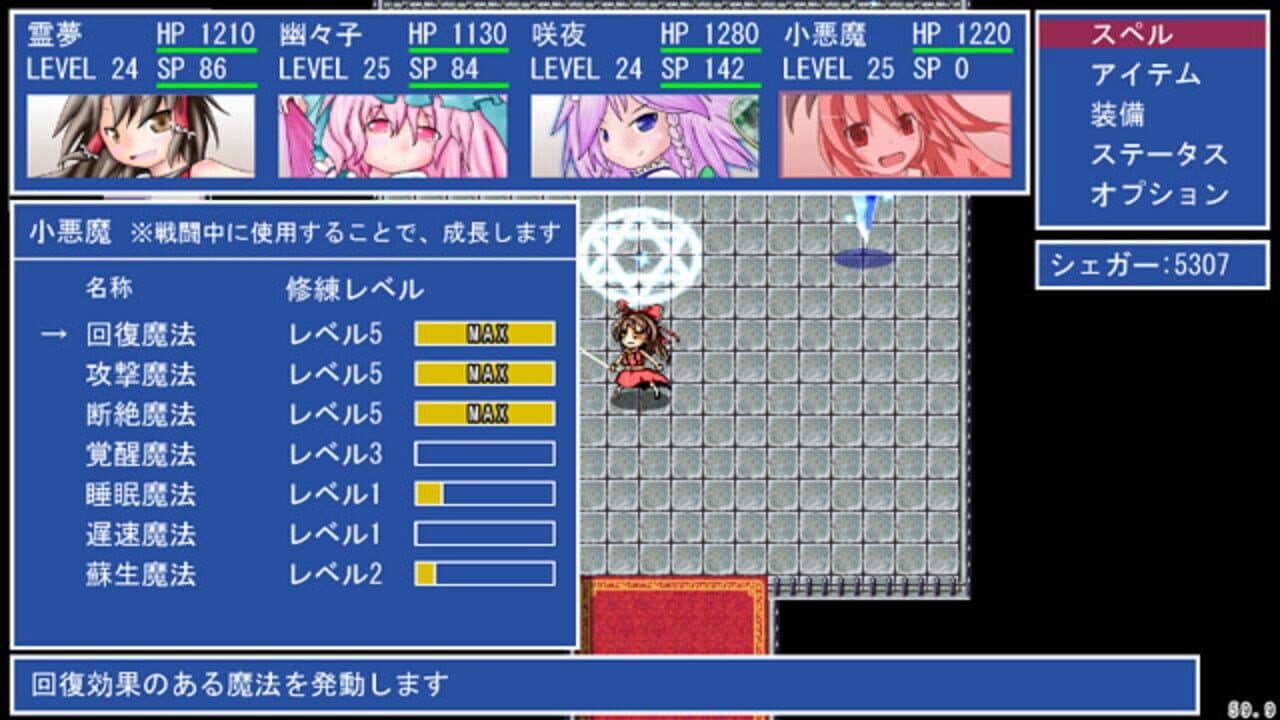Select the 回復魔法 healing spell entry

139,336
